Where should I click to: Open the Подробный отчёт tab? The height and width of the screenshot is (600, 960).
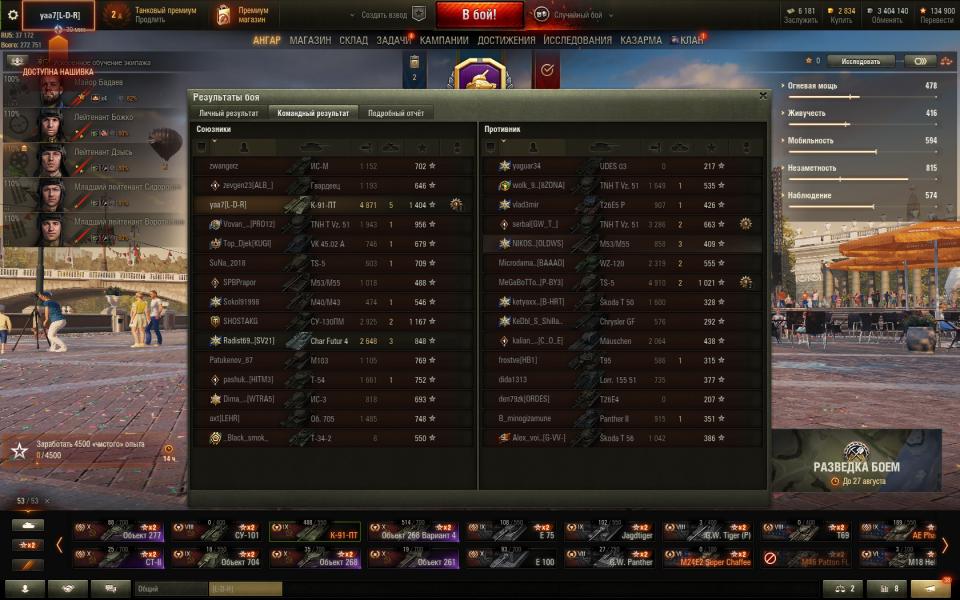click(x=396, y=113)
